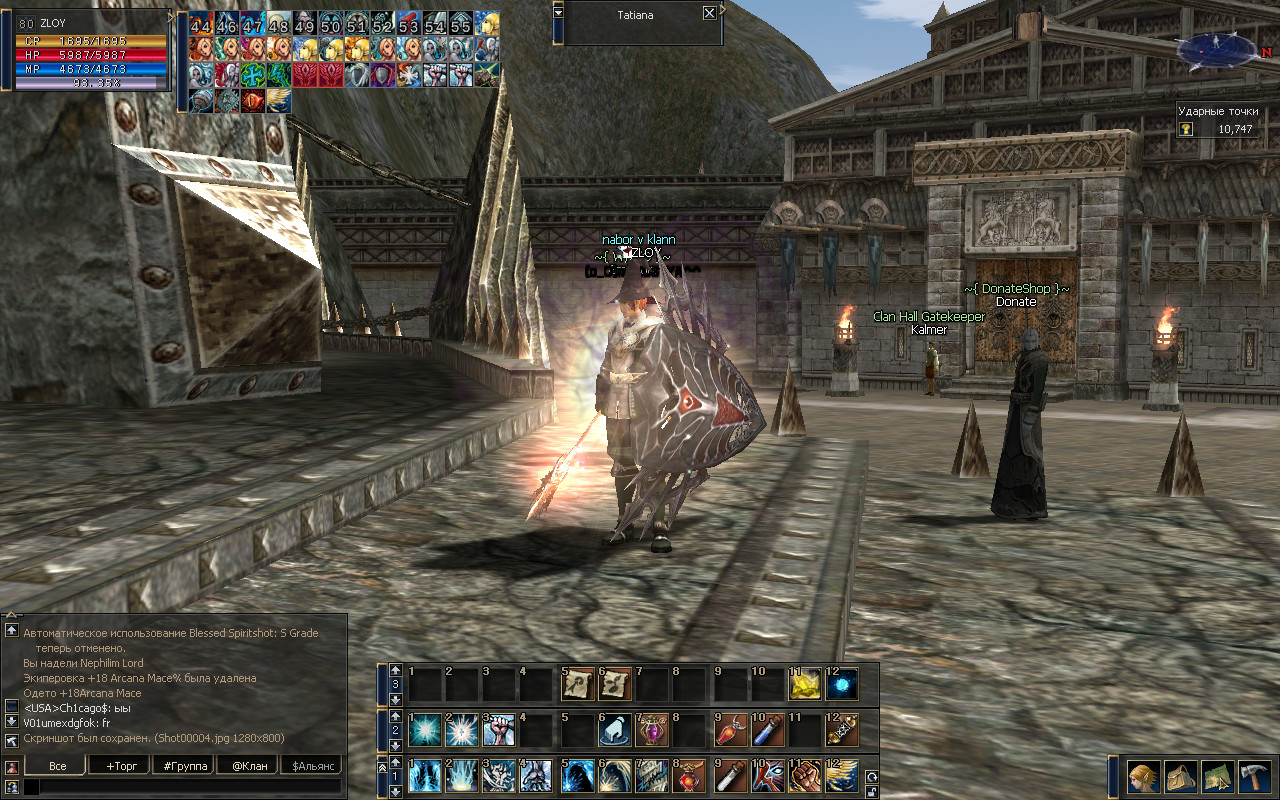Open the world map icon

coord(1217,777)
